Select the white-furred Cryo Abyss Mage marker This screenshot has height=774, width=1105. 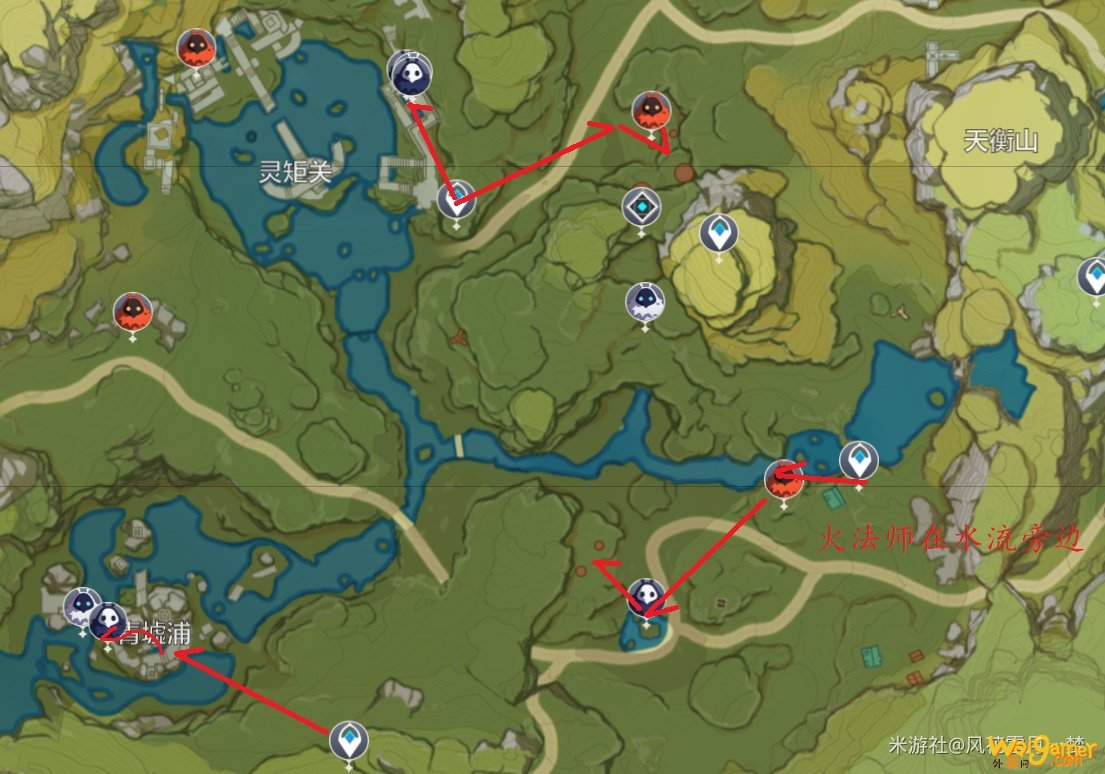click(644, 301)
